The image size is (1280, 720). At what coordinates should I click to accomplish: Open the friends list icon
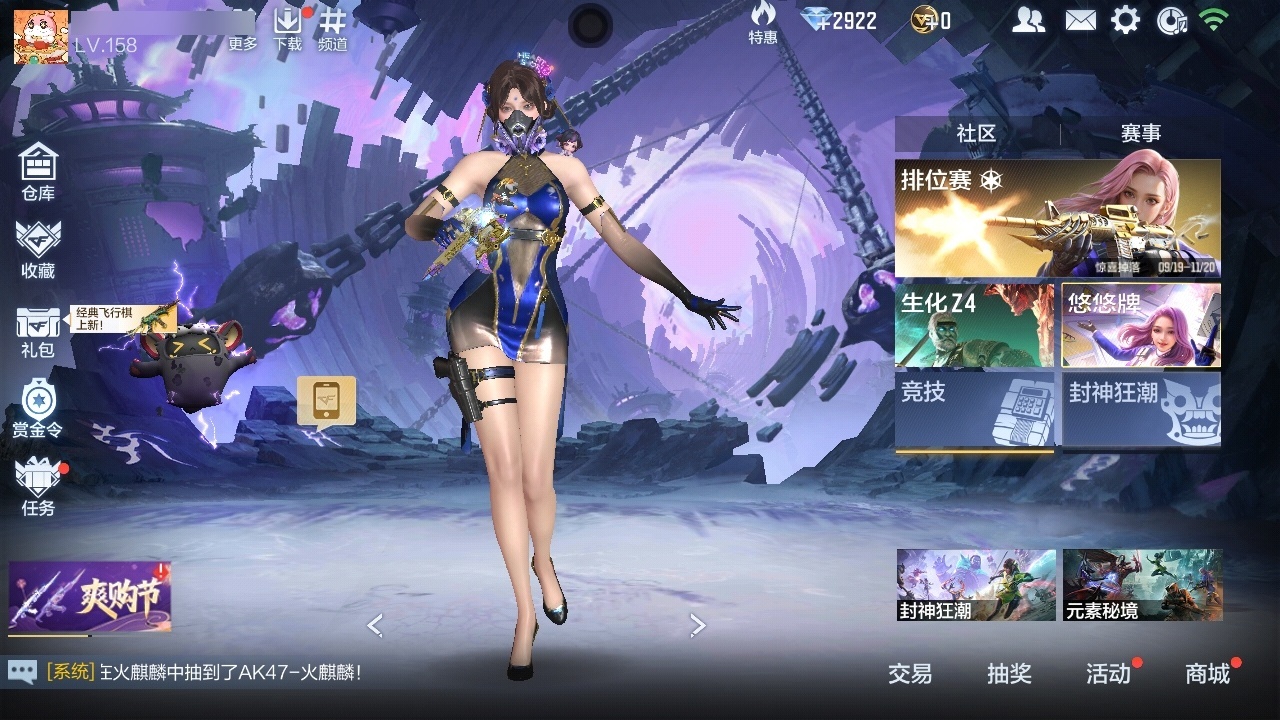[x=1028, y=20]
